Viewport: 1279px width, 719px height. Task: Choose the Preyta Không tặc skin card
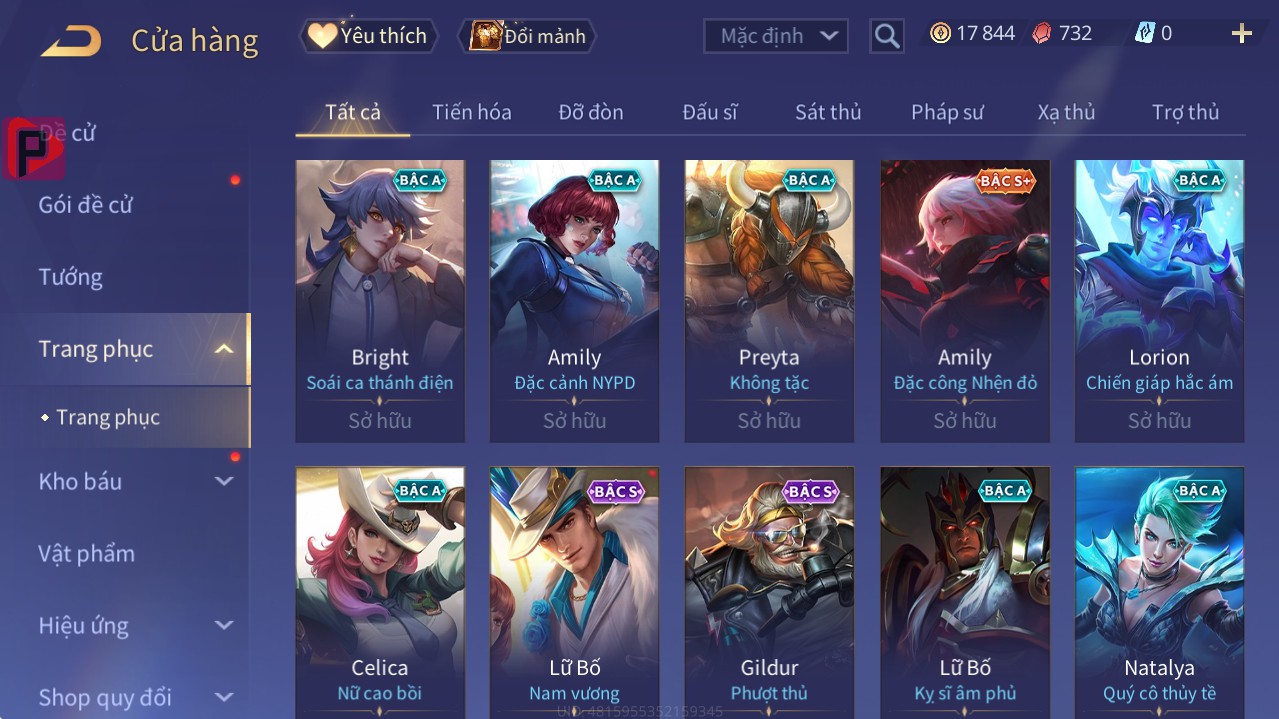(x=769, y=300)
